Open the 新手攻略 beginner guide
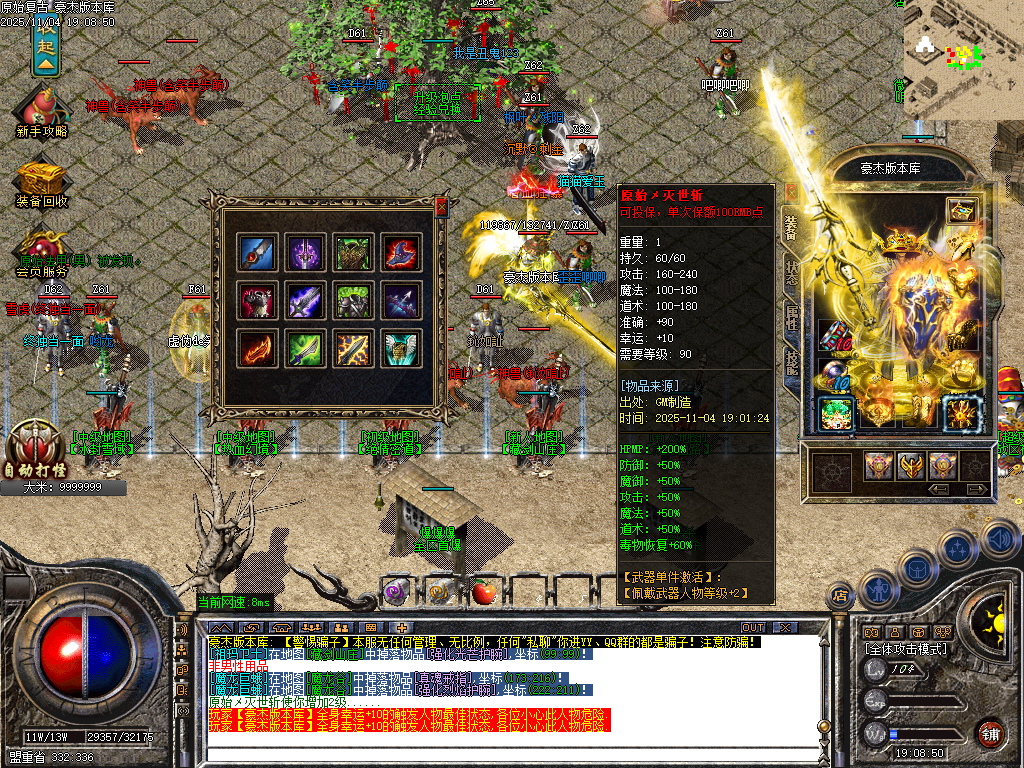Image resolution: width=1024 pixels, height=768 pixels. pyautogui.click(x=41, y=110)
